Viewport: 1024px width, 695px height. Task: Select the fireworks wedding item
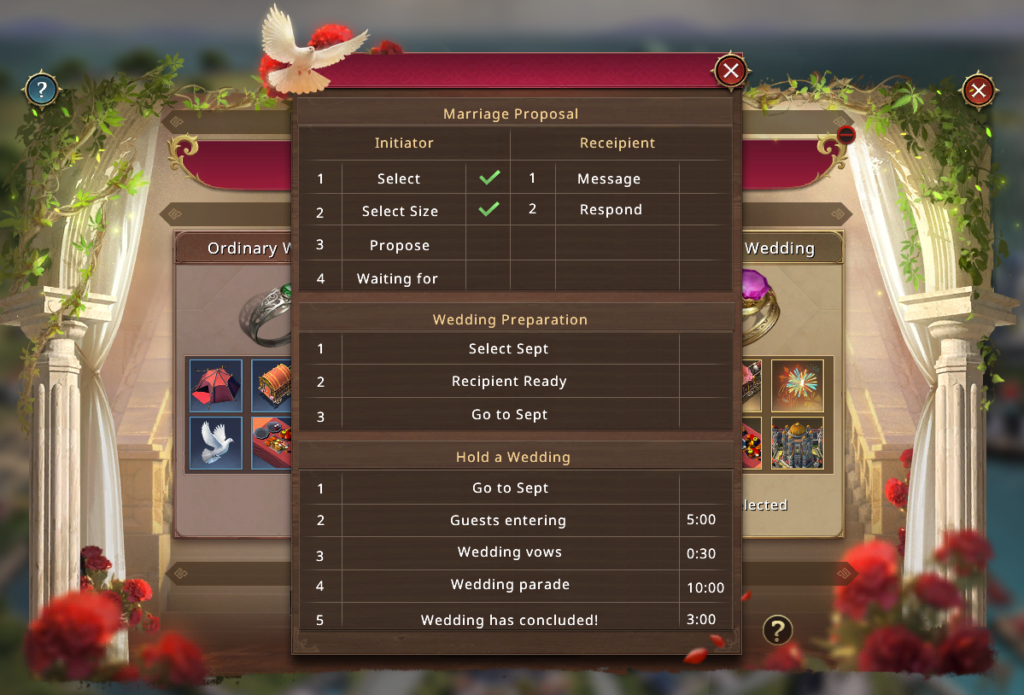pyautogui.click(x=797, y=386)
